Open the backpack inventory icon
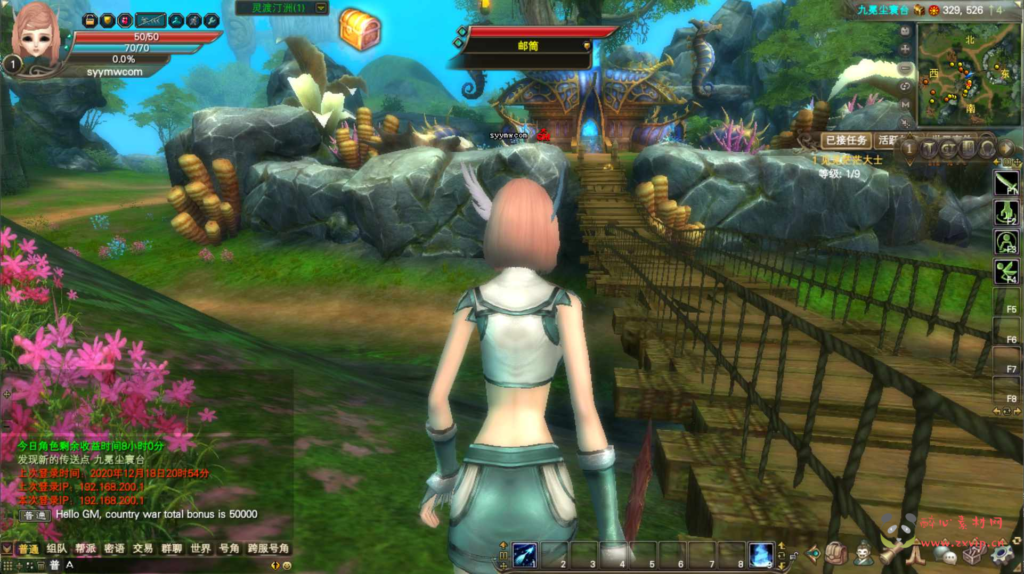Image resolution: width=1024 pixels, height=574 pixels. tap(837, 553)
